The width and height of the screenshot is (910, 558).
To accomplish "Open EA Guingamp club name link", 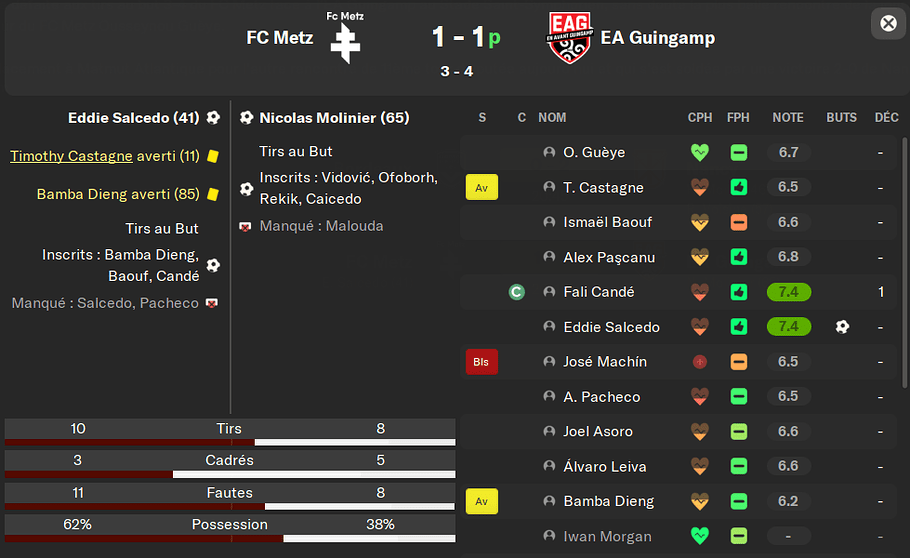I will tap(657, 38).
